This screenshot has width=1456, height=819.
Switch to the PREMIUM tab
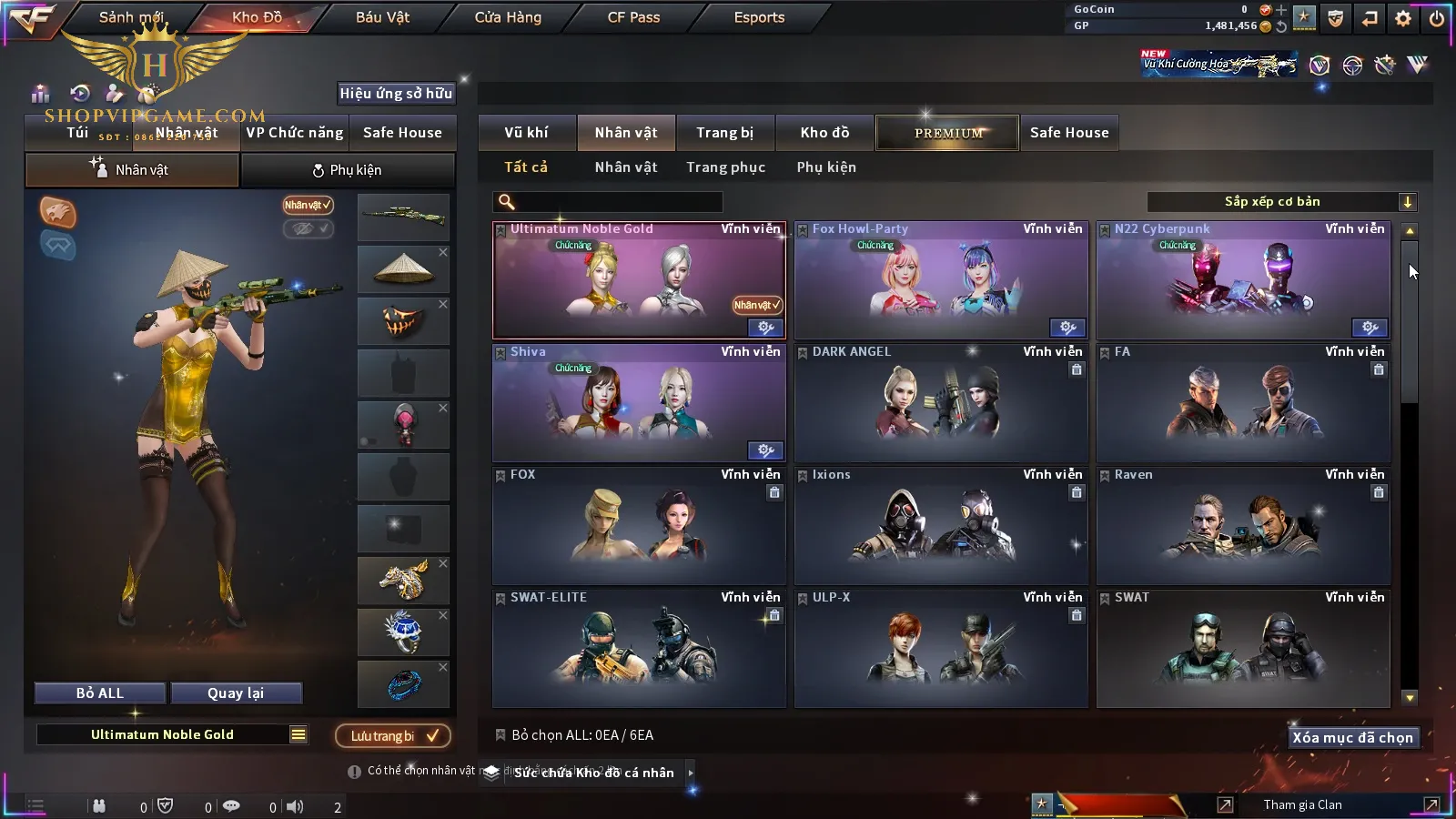point(948,133)
